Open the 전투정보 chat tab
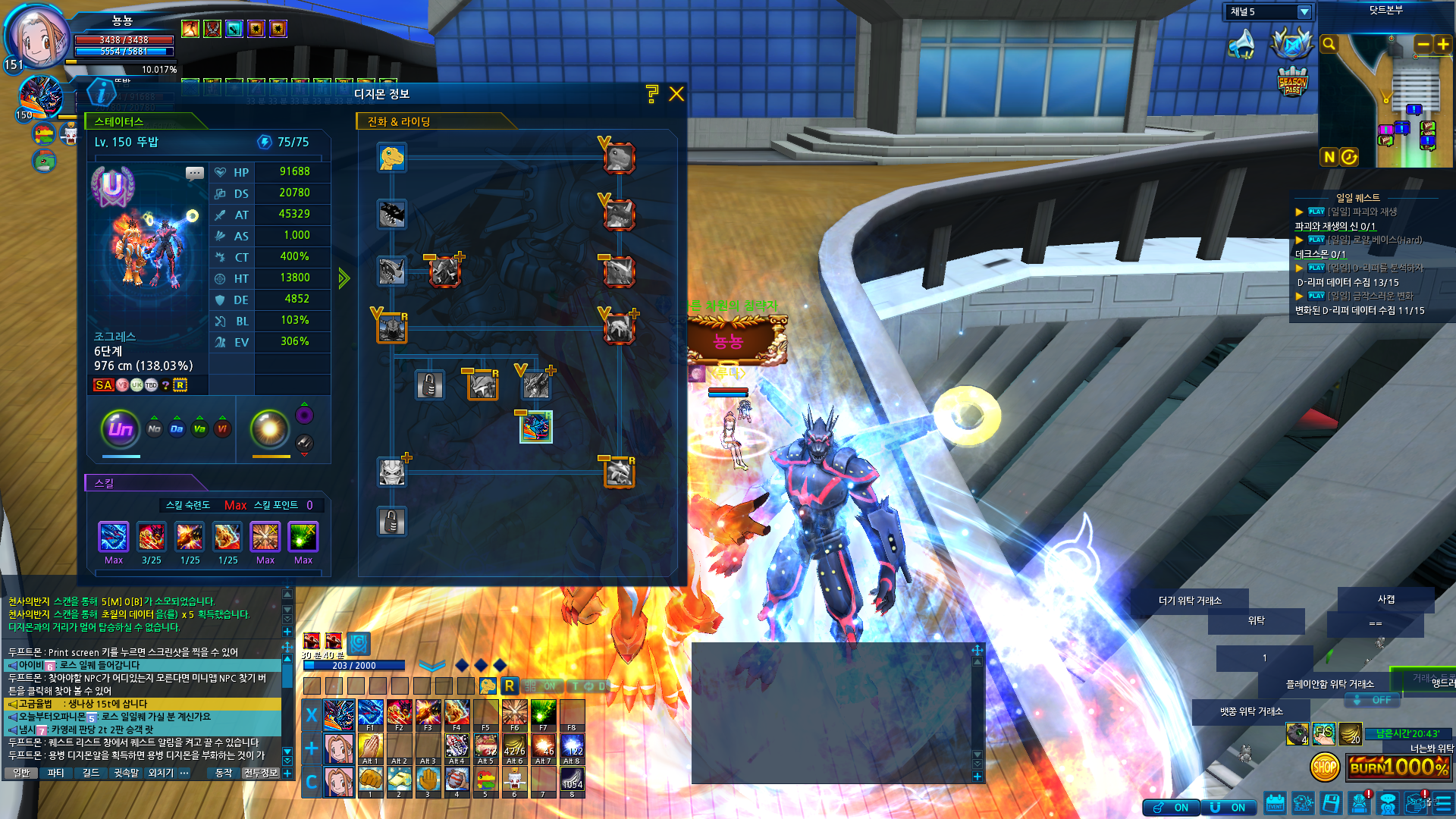The image size is (1456, 819). (260, 773)
